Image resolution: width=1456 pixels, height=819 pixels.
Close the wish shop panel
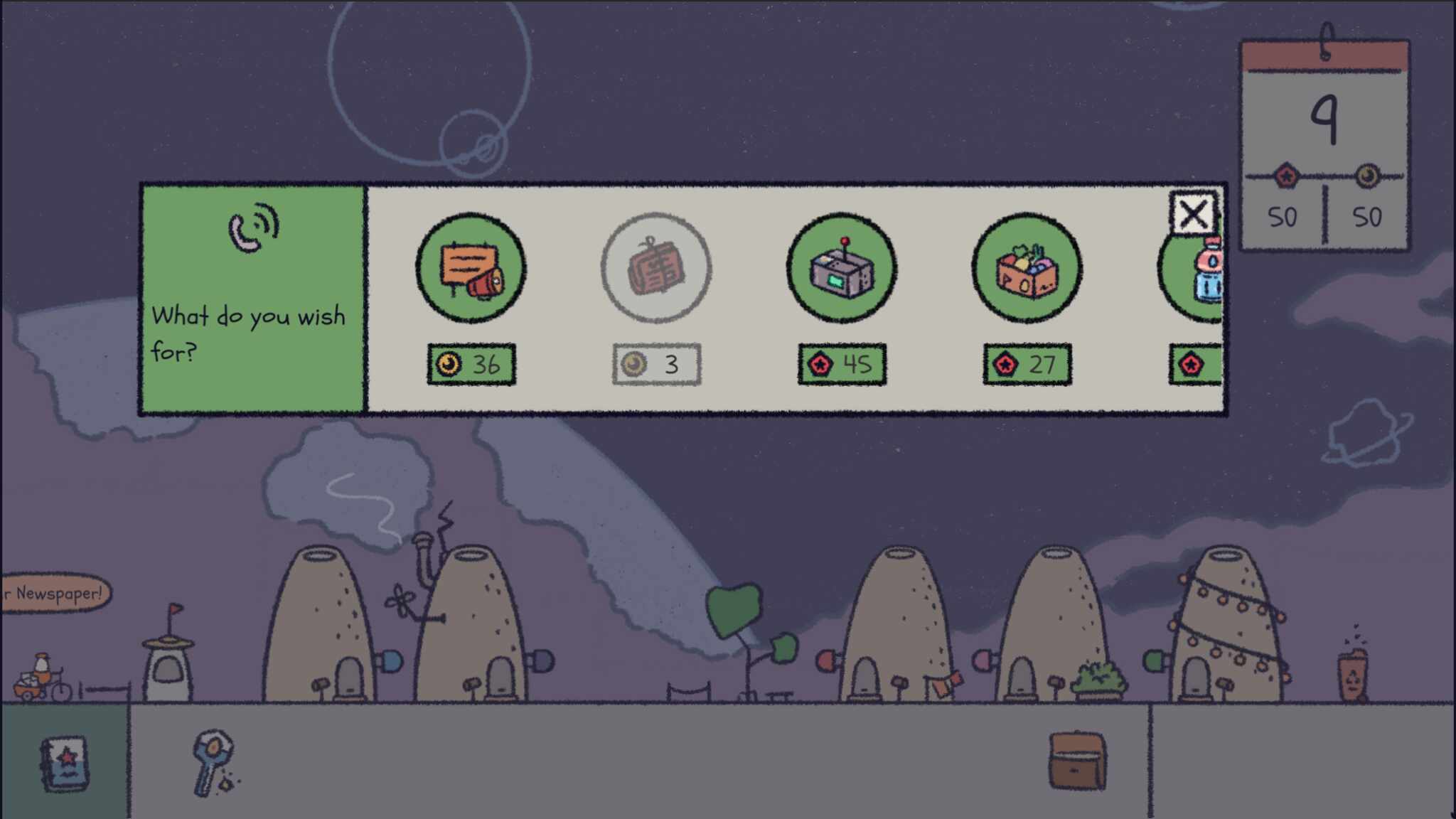coord(1192,213)
